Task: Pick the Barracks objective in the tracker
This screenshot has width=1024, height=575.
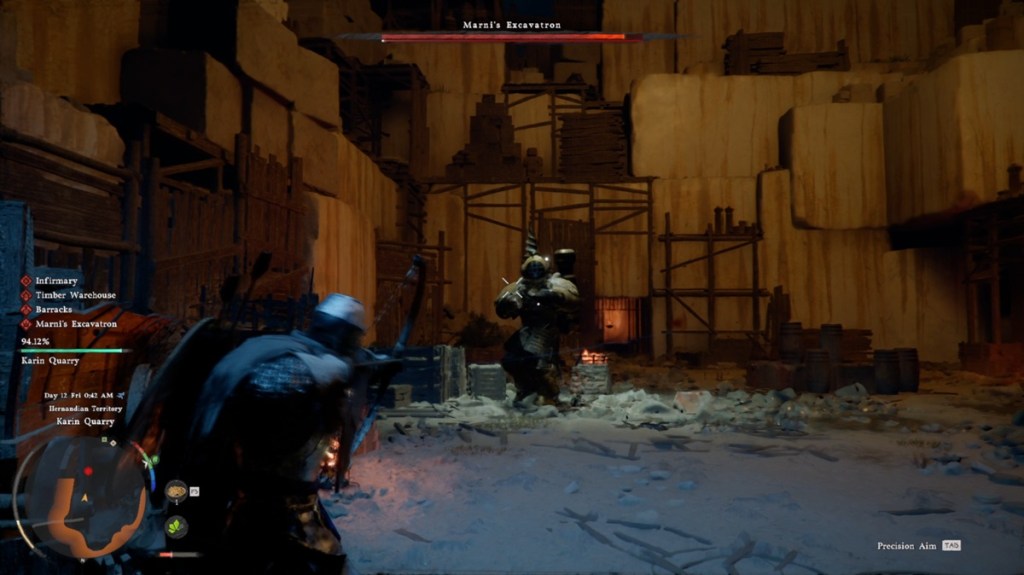Action: [54, 309]
